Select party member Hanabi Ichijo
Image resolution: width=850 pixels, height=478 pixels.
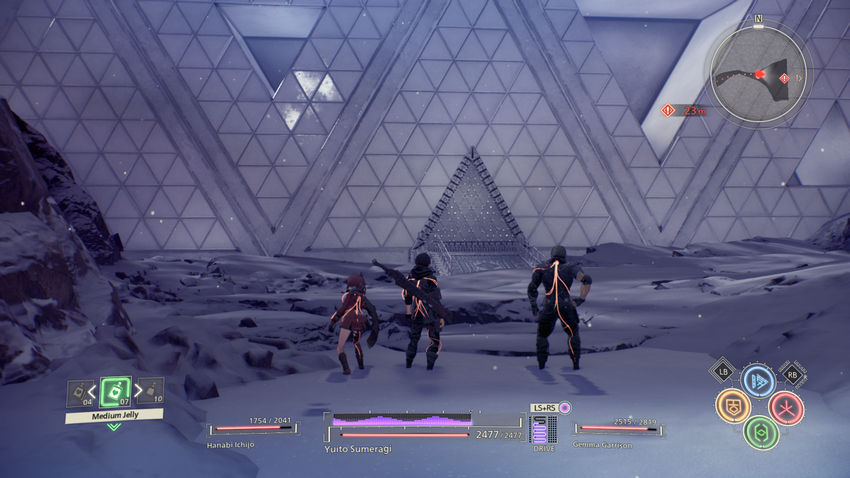coord(252,430)
